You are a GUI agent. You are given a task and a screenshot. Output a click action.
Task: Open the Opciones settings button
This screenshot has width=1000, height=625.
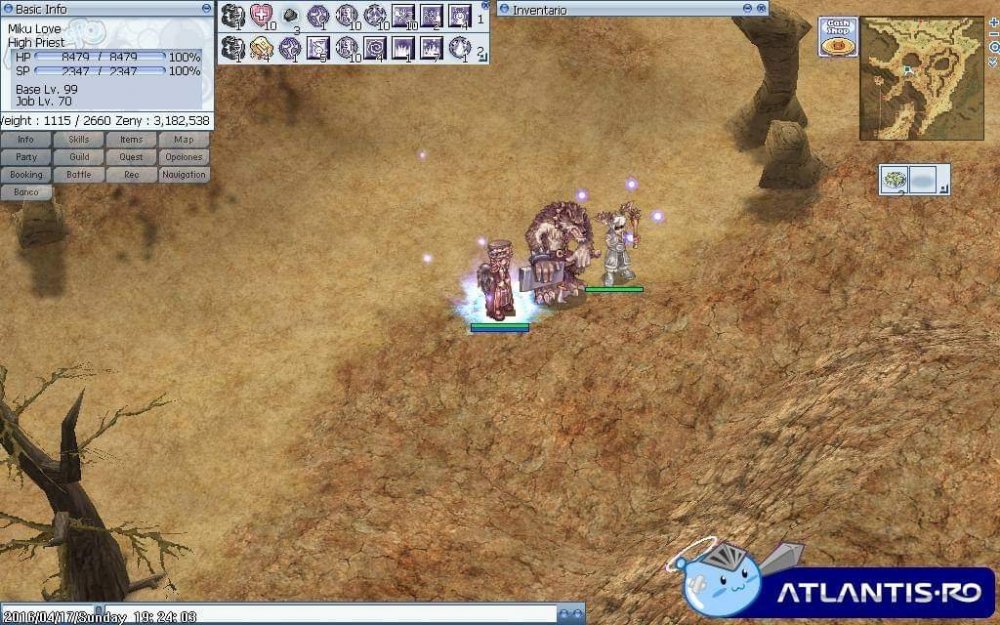tap(184, 157)
